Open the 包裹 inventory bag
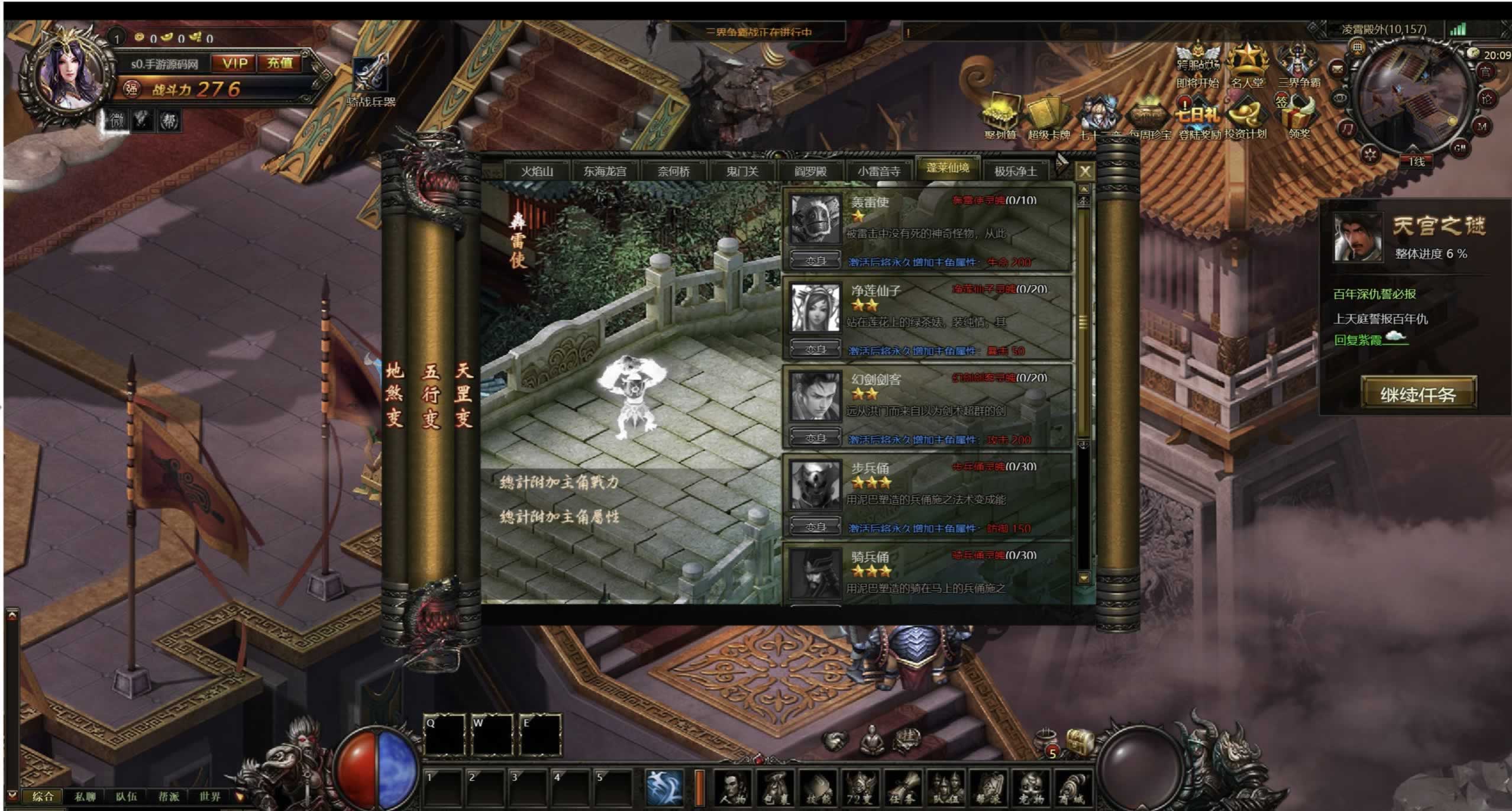This screenshot has height=811, width=1512. pos(775,788)
